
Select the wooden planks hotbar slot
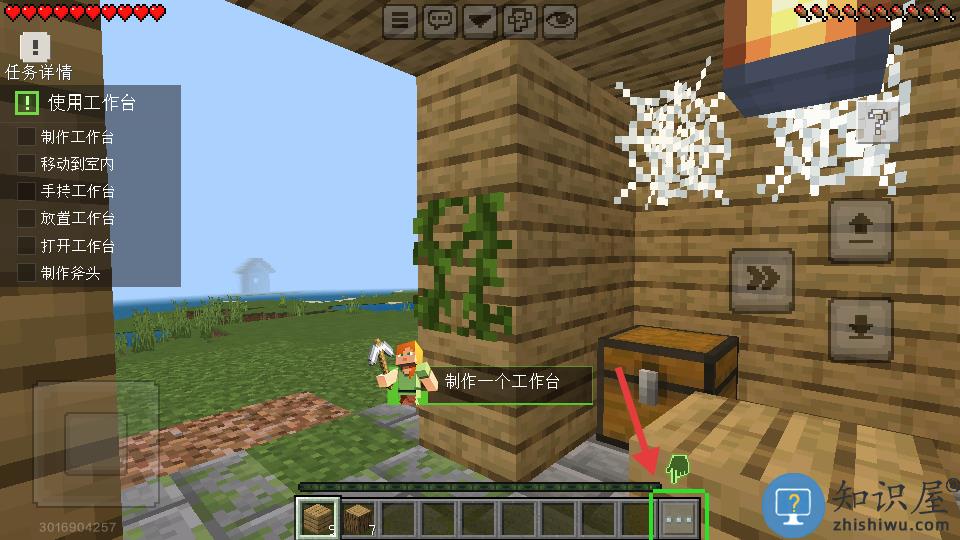click(x=318, y=518)
